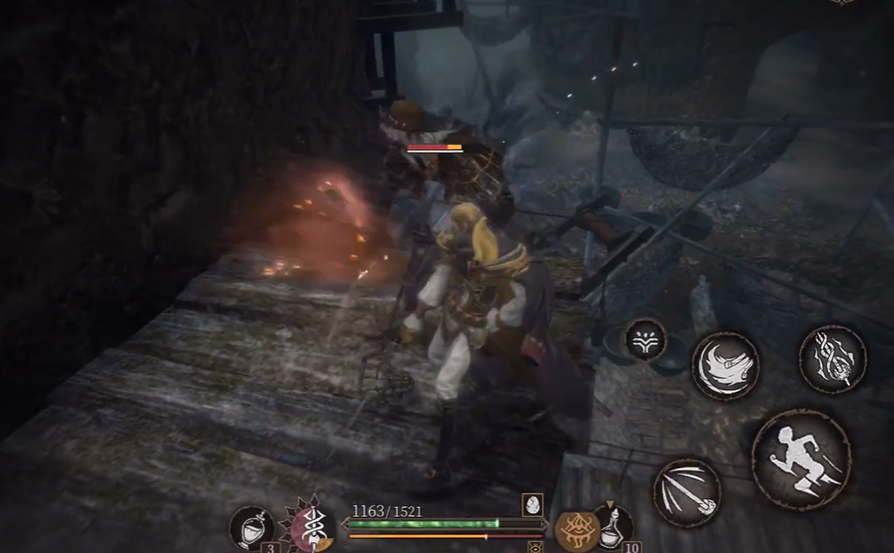894x553 pixels.
Task: Tap the small wings-and-sparks skill icon
Action: (x=646, y=340)
